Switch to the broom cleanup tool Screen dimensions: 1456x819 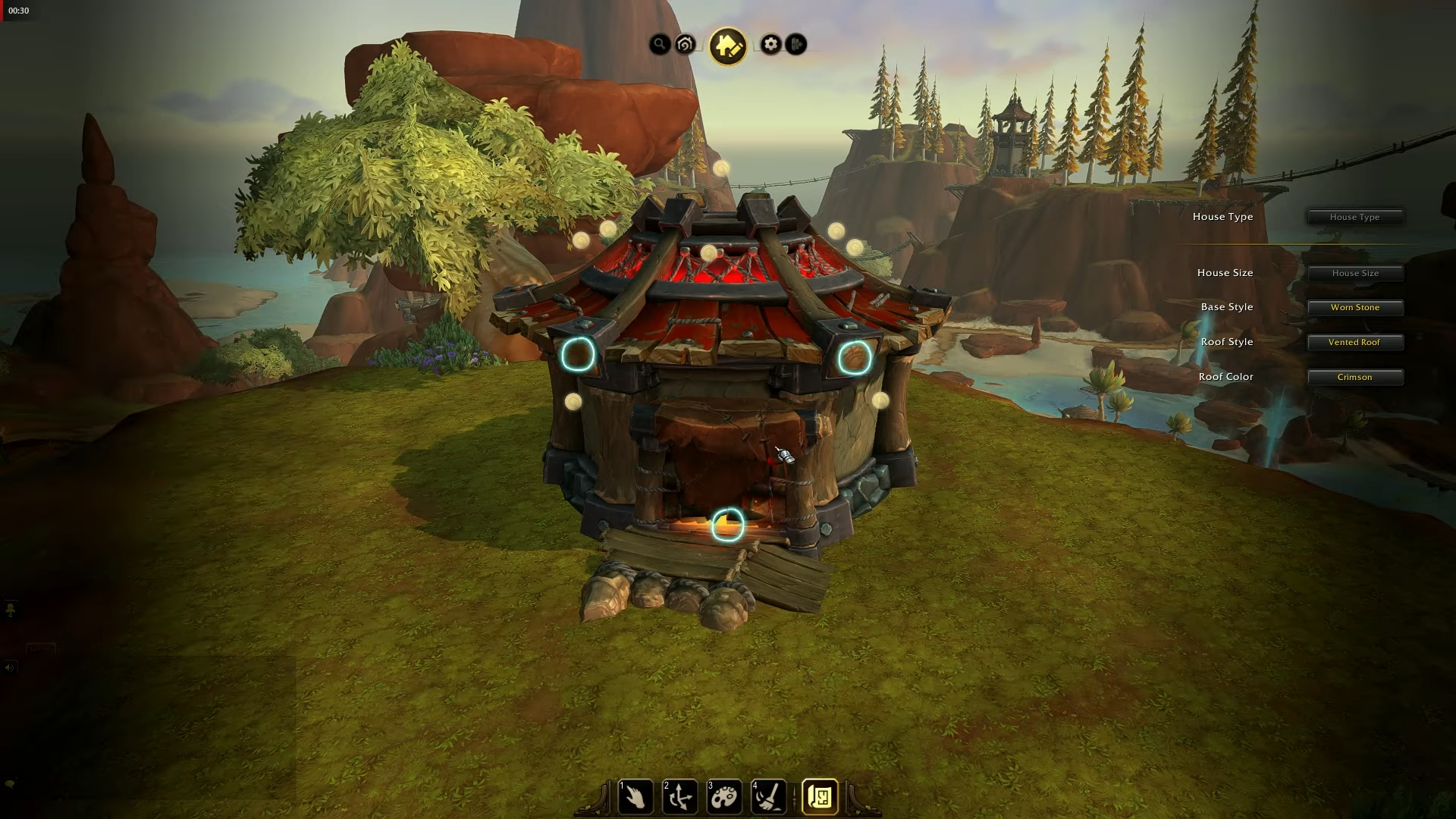coord(768,797)
